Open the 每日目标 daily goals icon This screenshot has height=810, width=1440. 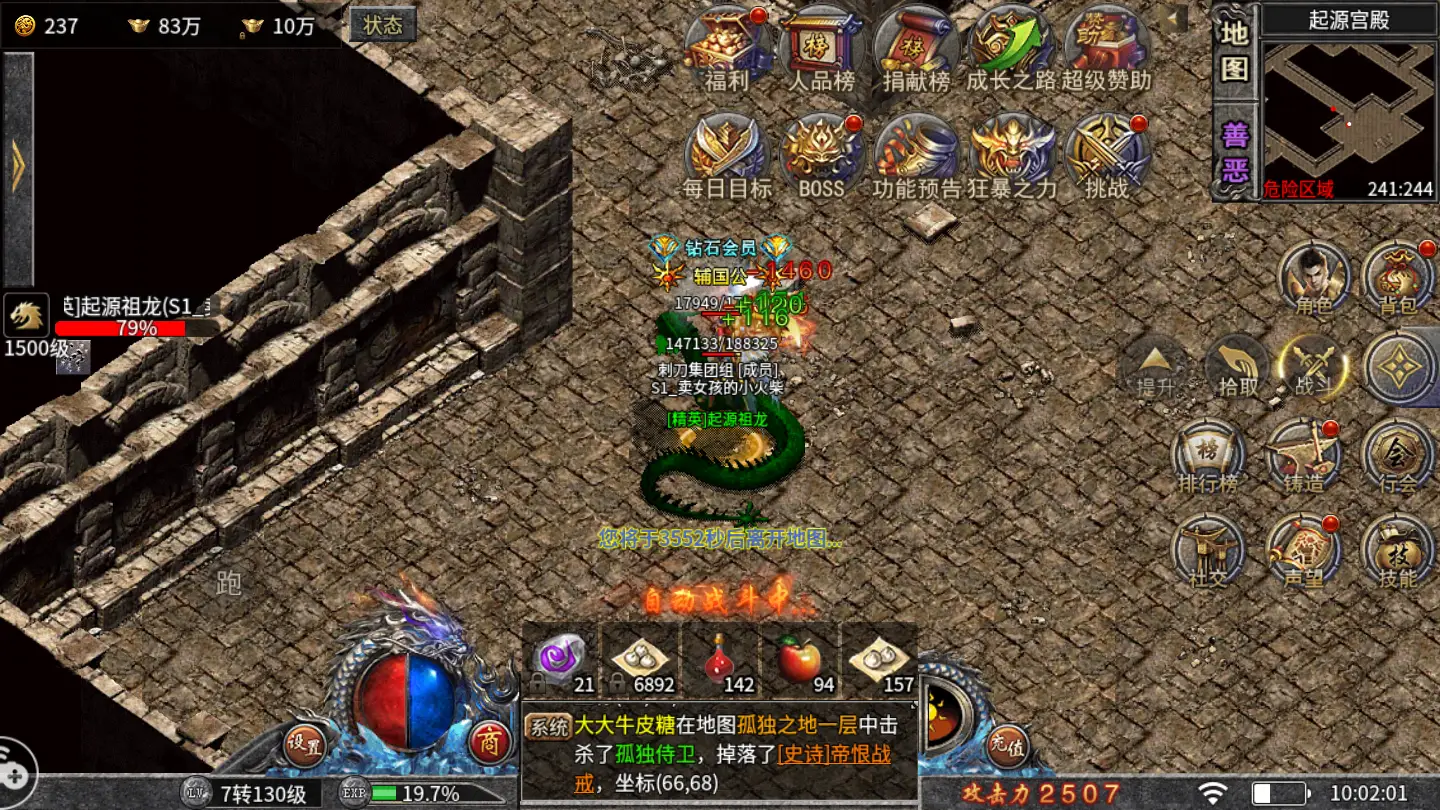(x=727, y=152)
